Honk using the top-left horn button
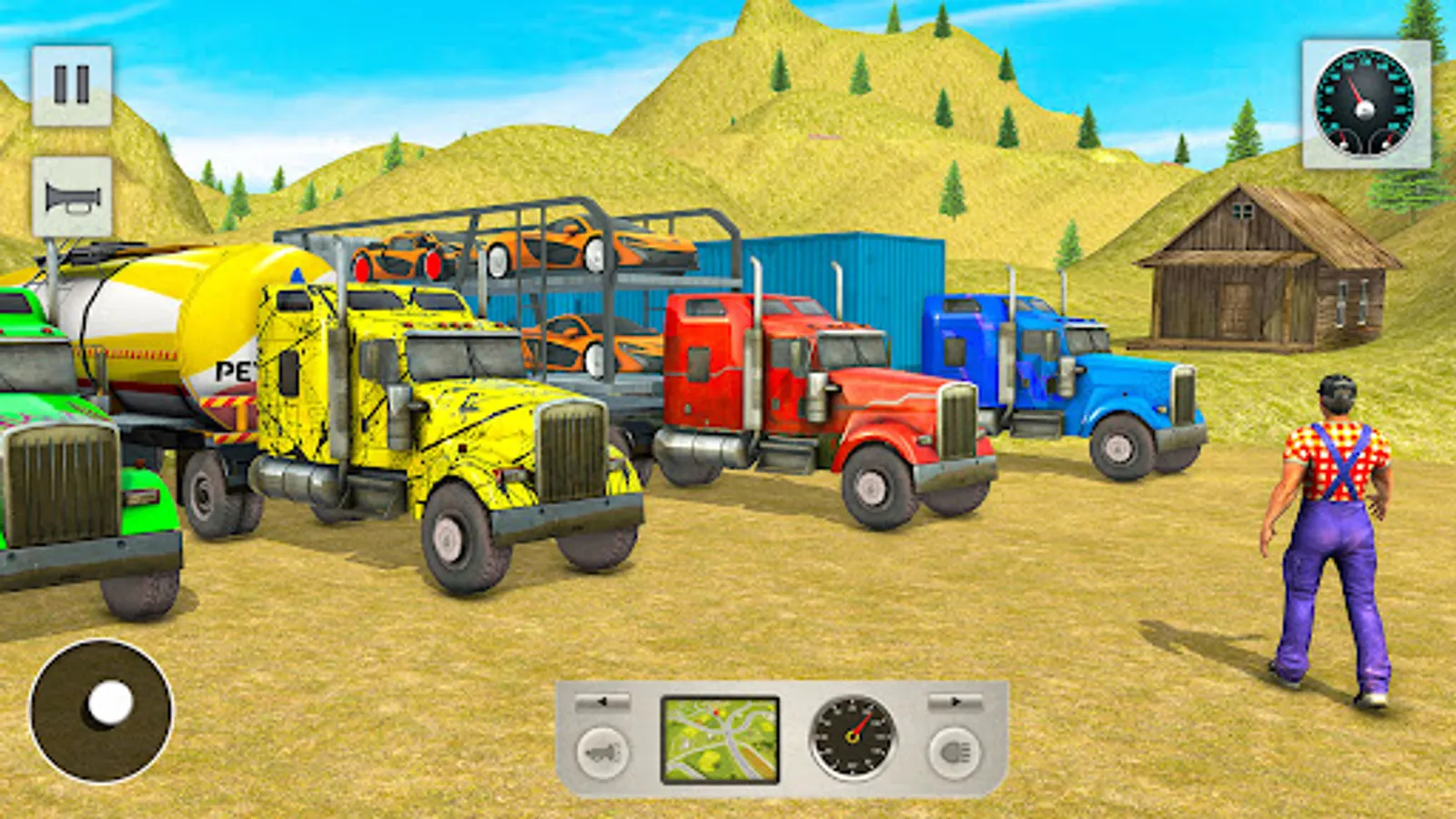 72,196
